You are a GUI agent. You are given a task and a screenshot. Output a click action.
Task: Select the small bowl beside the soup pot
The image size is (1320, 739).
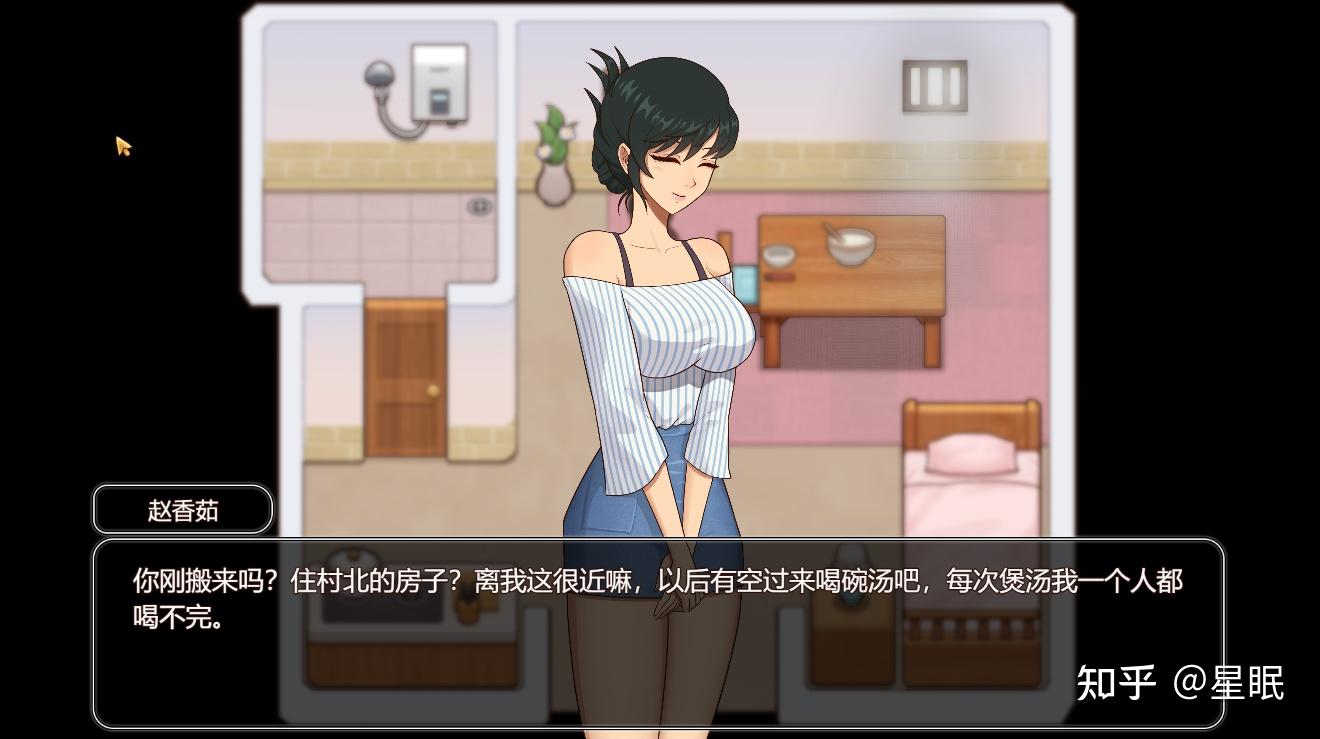pos(779,255)
